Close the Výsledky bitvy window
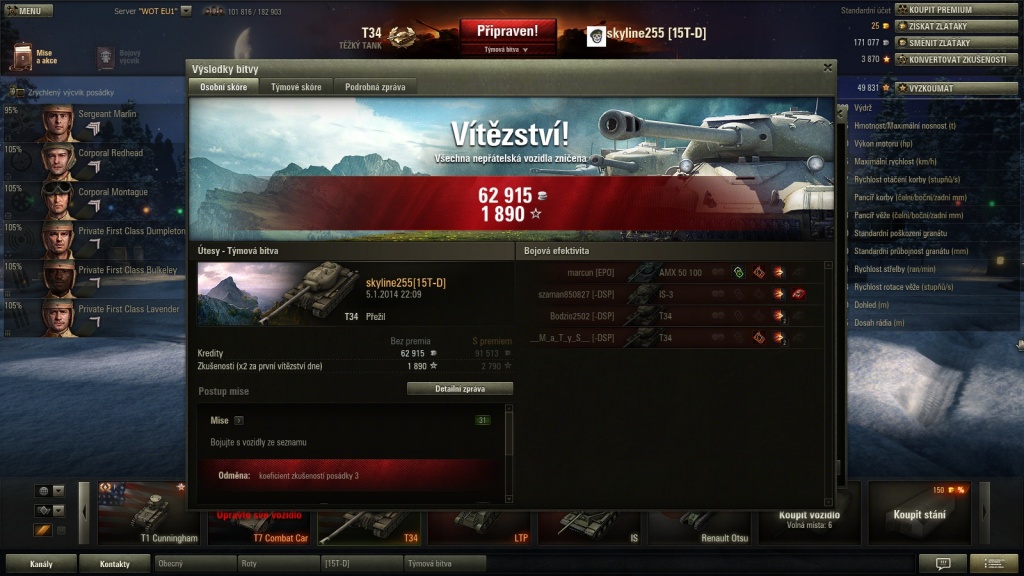The height and width of the screenshot is (576, 1024). (x=827, y=68)
